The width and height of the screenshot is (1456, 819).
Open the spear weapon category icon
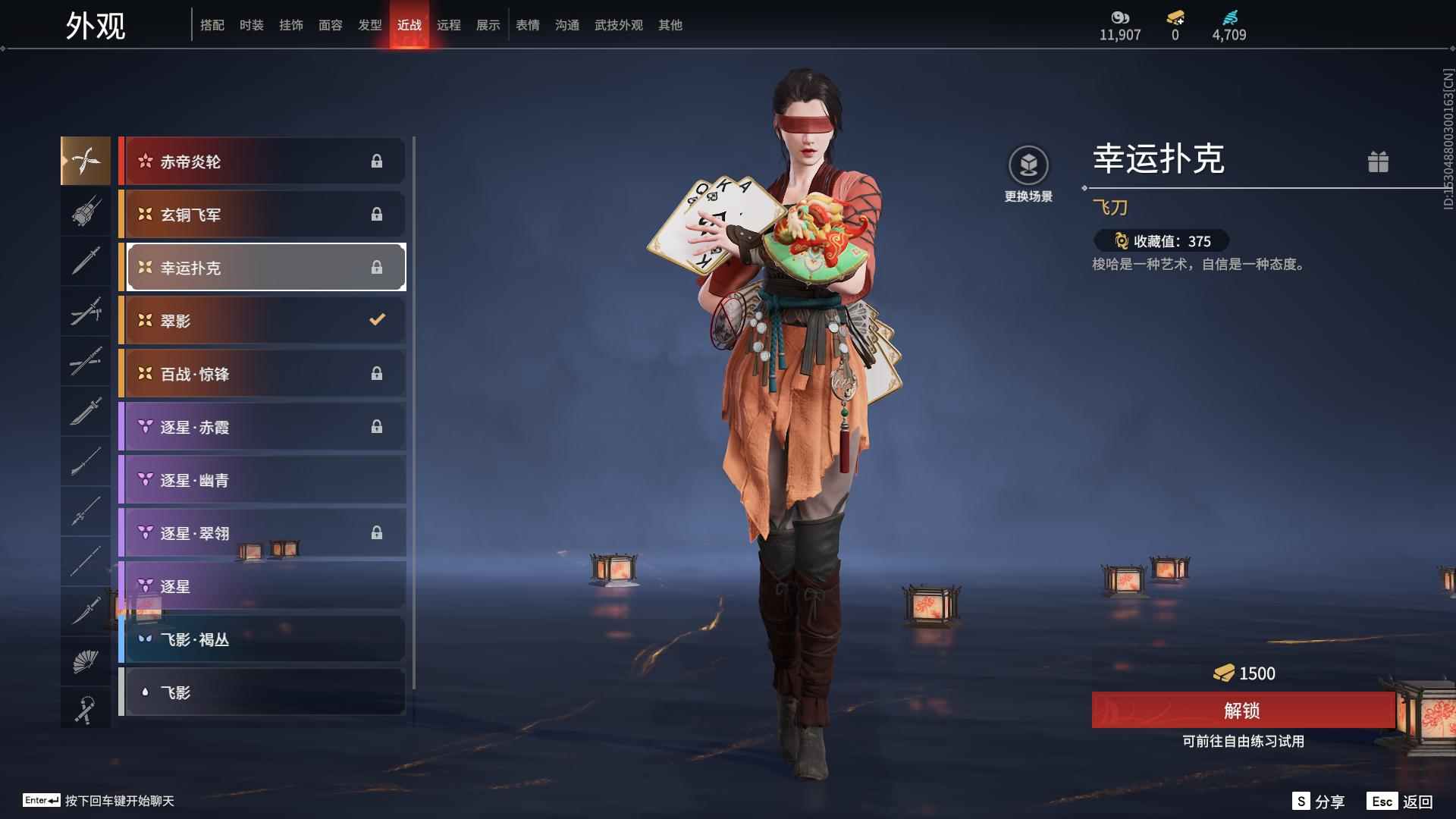pyautogui.click(x=86, y=512)
